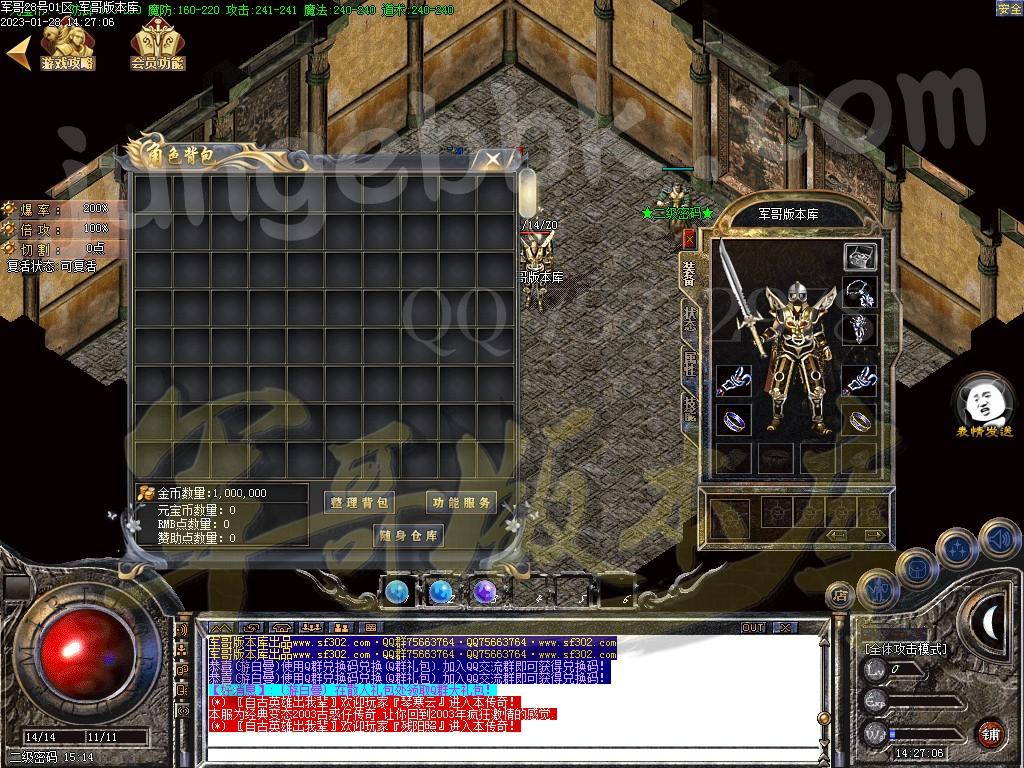The image size is (1024, 768).
Task: Open the 表情发送 emote sender
Action: pyautogui.click(x=984, y=405)
